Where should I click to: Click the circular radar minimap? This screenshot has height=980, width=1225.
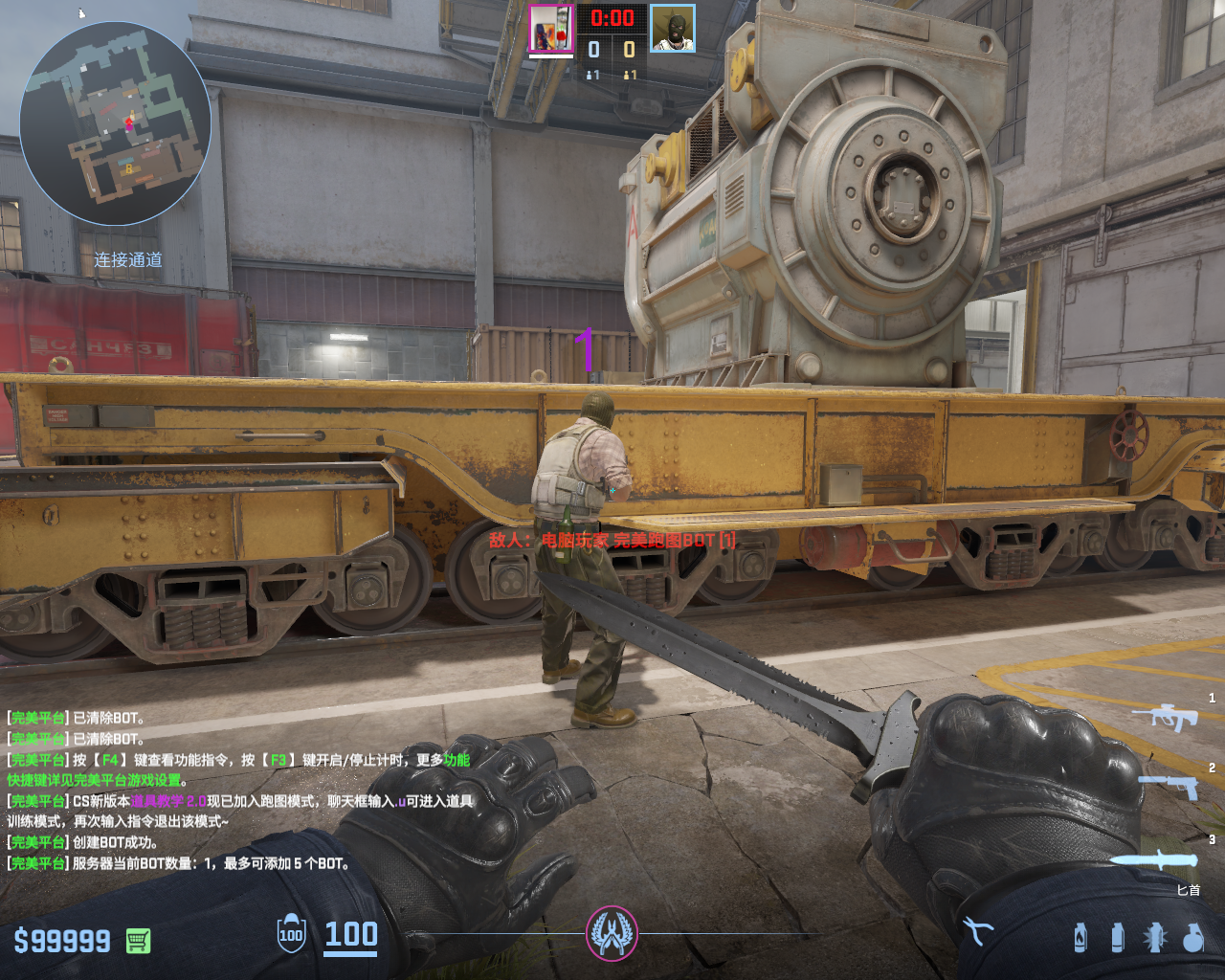[115, 123]
